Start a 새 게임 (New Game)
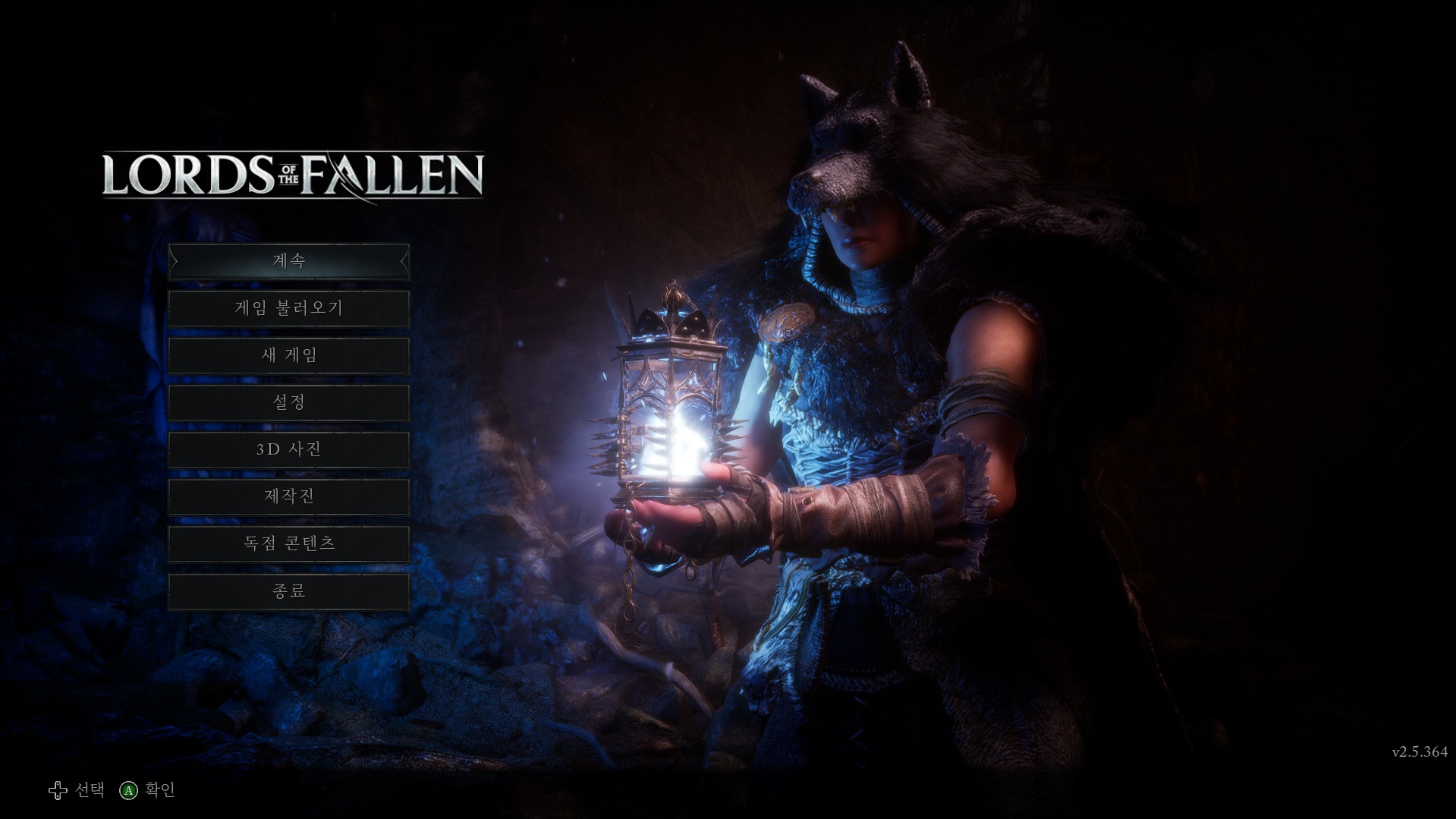This screenshot has height=819, width=1456. click(288, 356)
